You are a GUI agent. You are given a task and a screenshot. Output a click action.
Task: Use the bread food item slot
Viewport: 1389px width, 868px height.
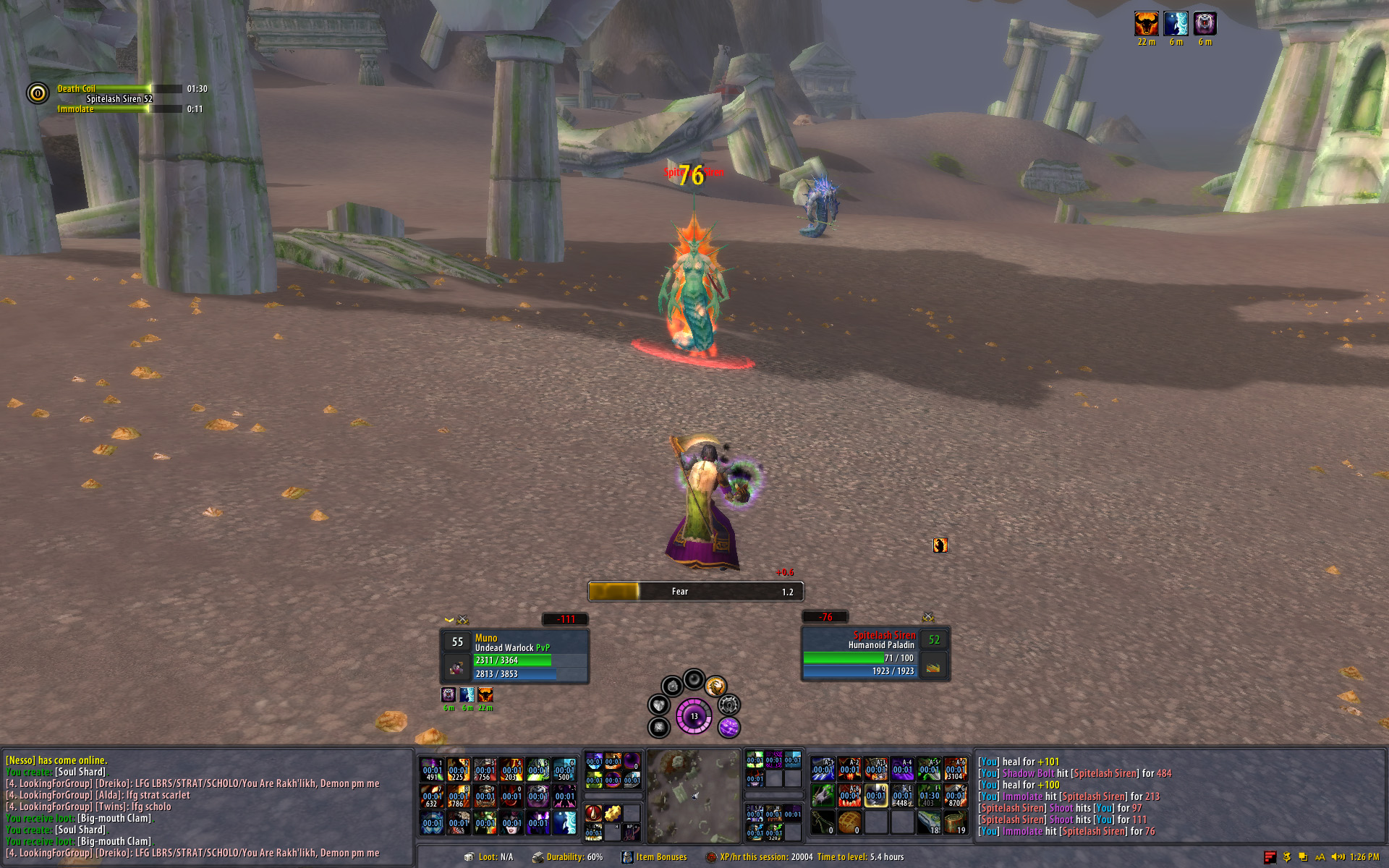849,822
